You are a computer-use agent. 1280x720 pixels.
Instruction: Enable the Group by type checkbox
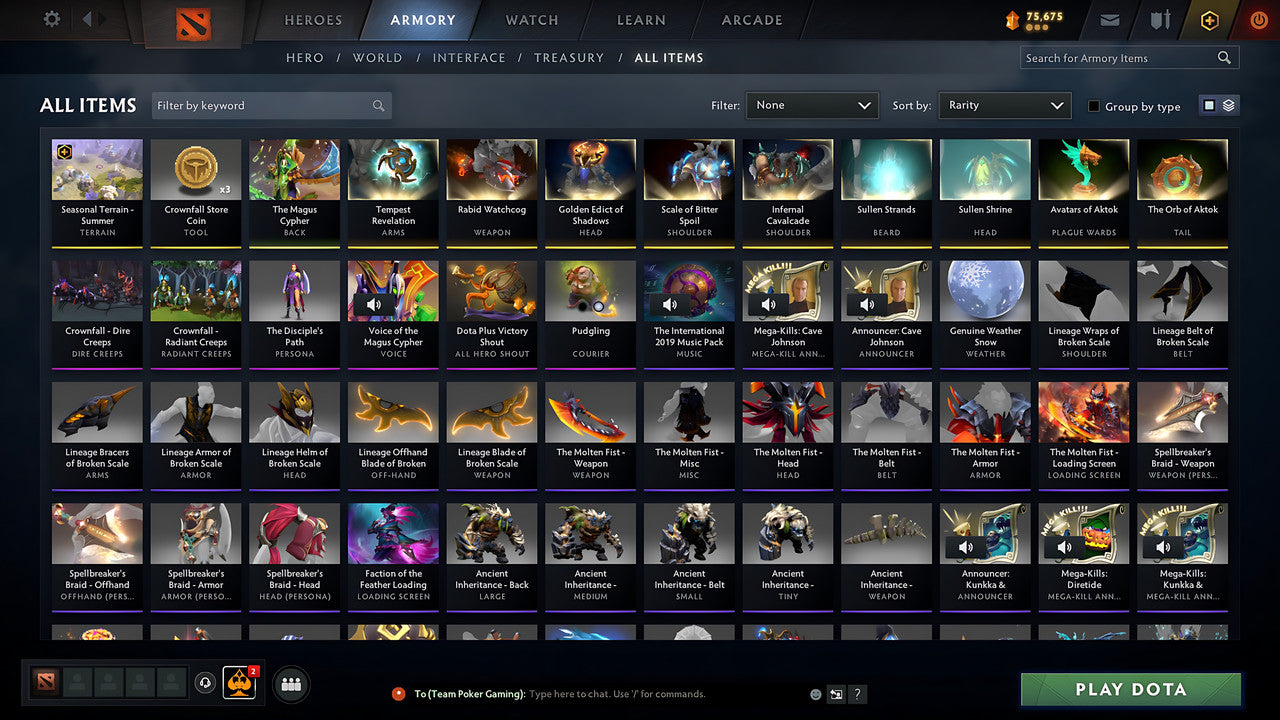point(1092,106)
